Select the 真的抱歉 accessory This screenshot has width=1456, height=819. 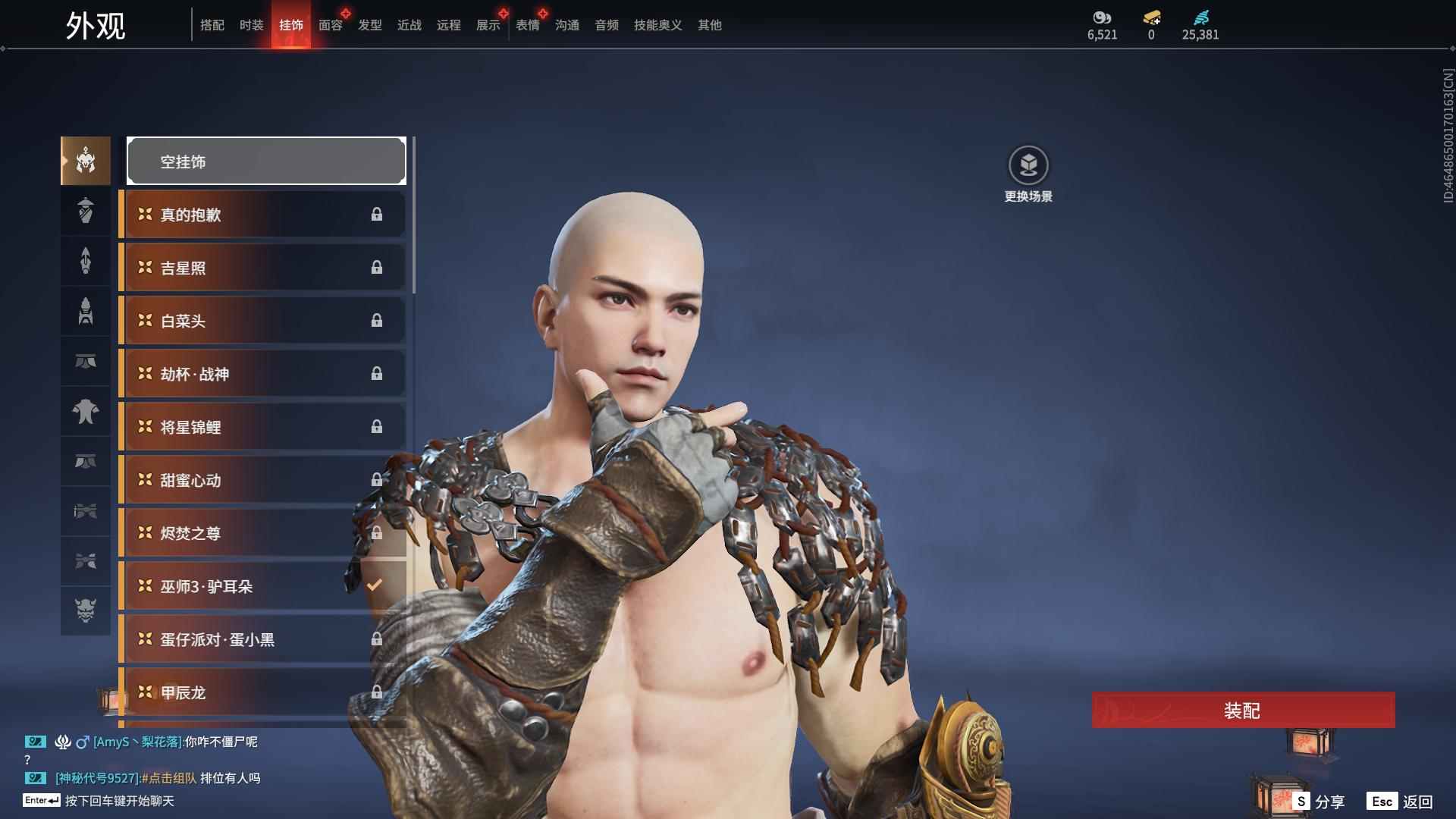click(x=262, y=215)
